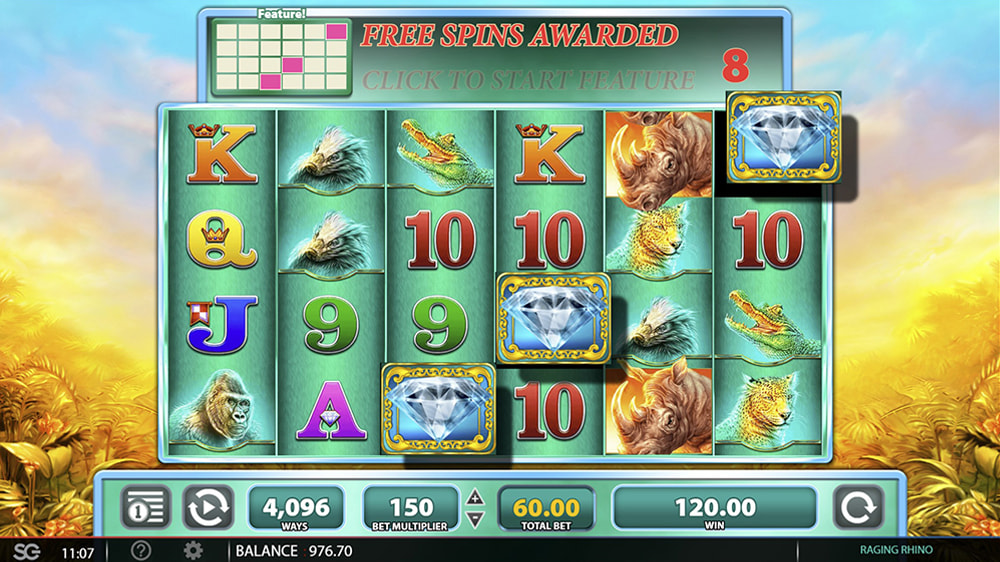Open the help question mark icon

141,551
